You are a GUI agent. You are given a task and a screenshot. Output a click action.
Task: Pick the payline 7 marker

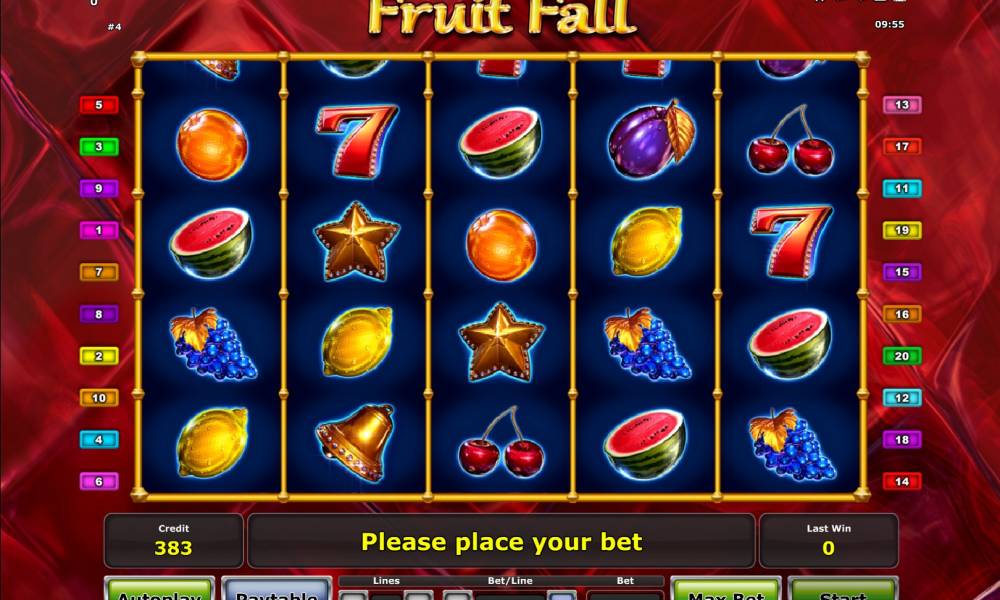[99, 272]
